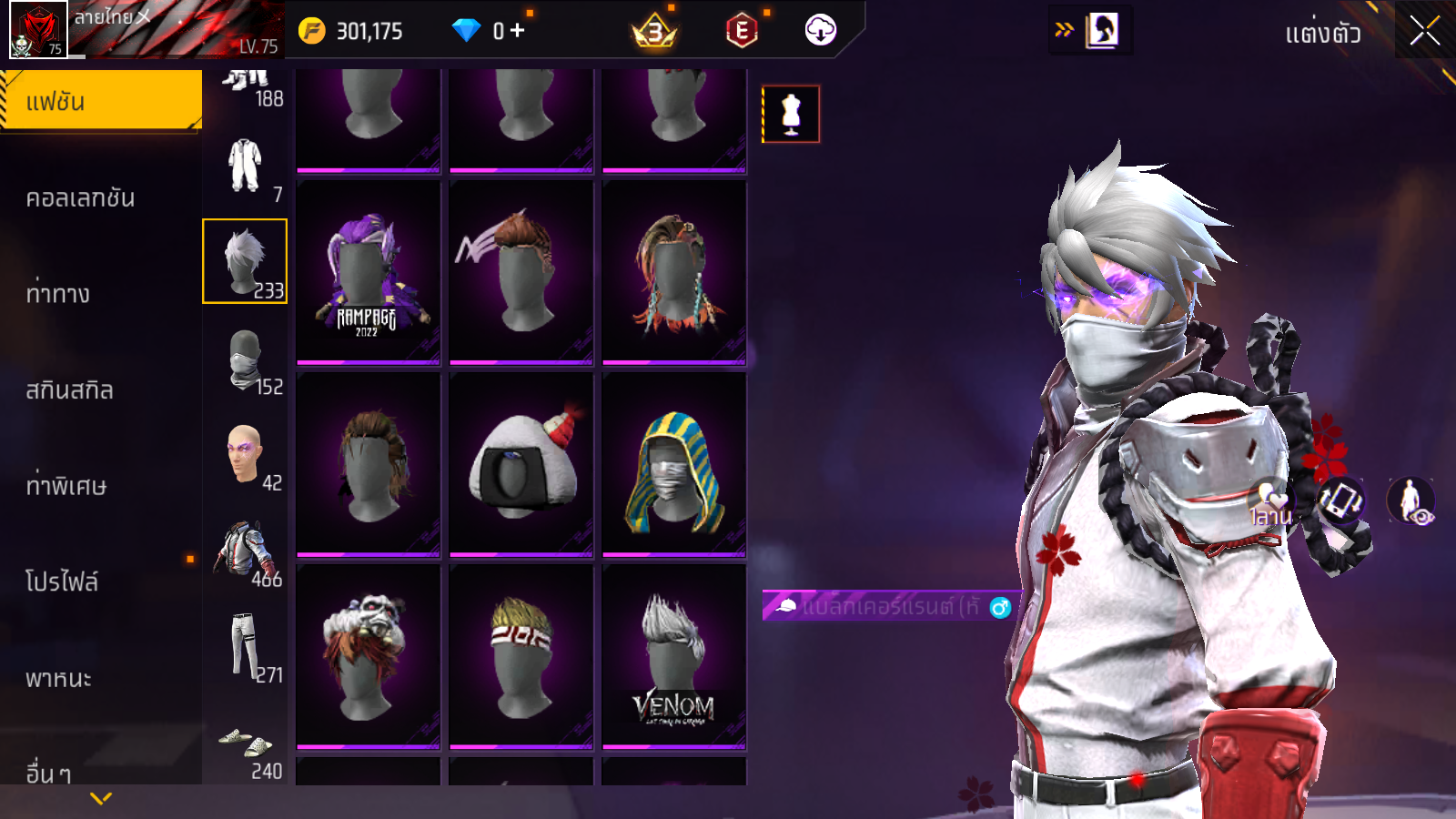Choose the jumpsuit outfit set category

coord(245,166)
